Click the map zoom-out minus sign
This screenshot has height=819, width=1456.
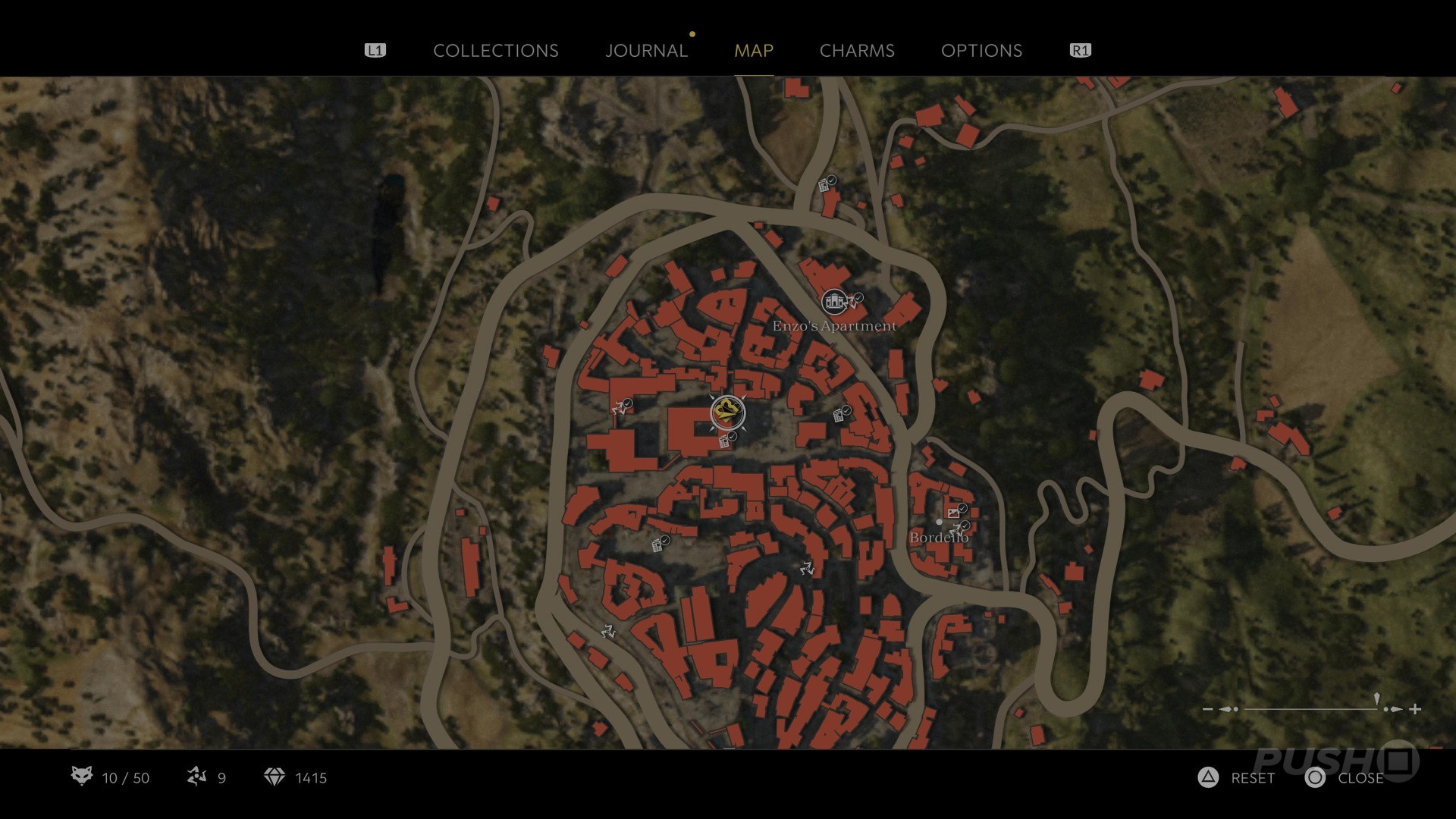(1208, 709)
